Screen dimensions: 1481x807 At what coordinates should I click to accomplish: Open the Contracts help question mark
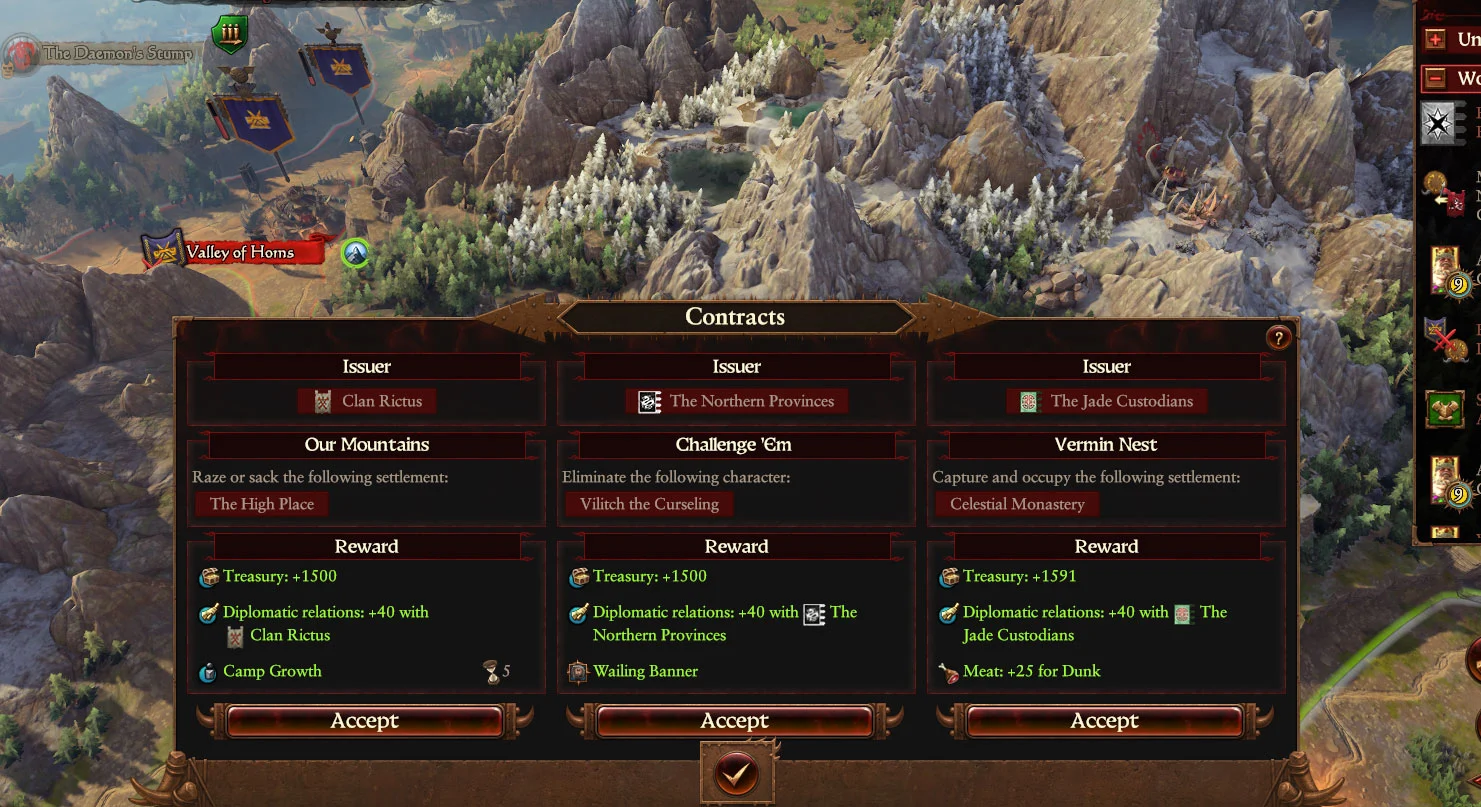point(1278,338)
